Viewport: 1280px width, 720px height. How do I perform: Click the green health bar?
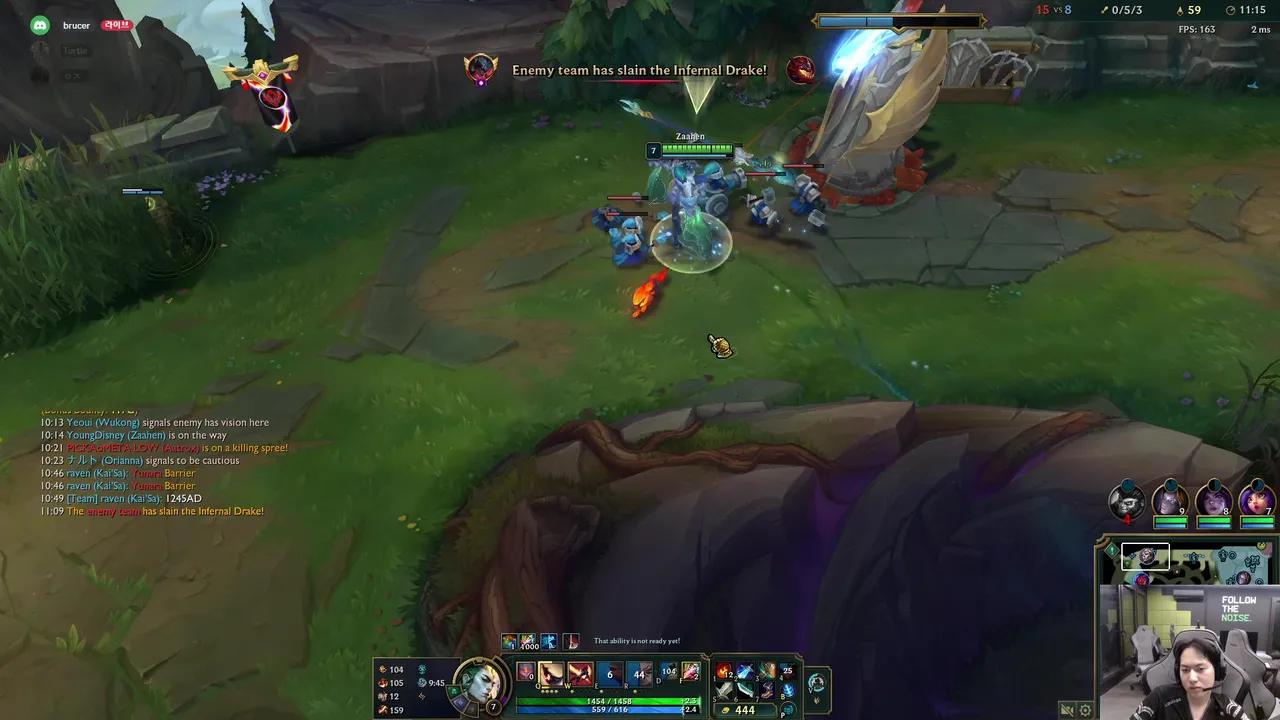606,700
